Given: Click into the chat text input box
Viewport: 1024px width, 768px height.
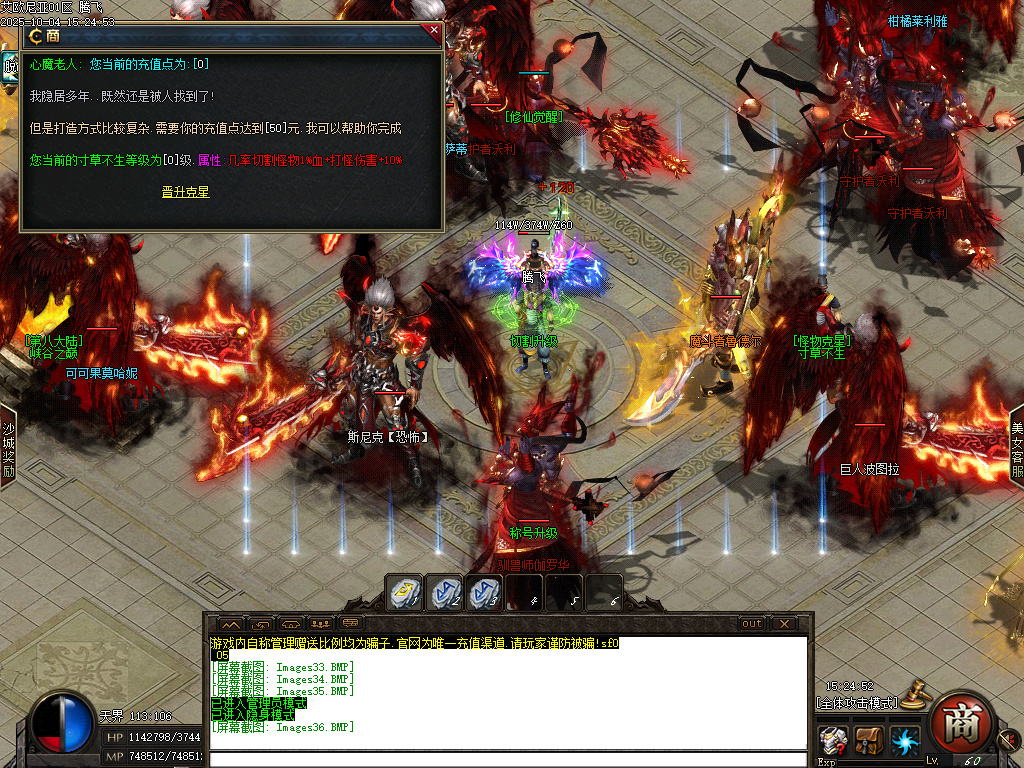Looking at the screenshot, I should click(x=508, y=759).
